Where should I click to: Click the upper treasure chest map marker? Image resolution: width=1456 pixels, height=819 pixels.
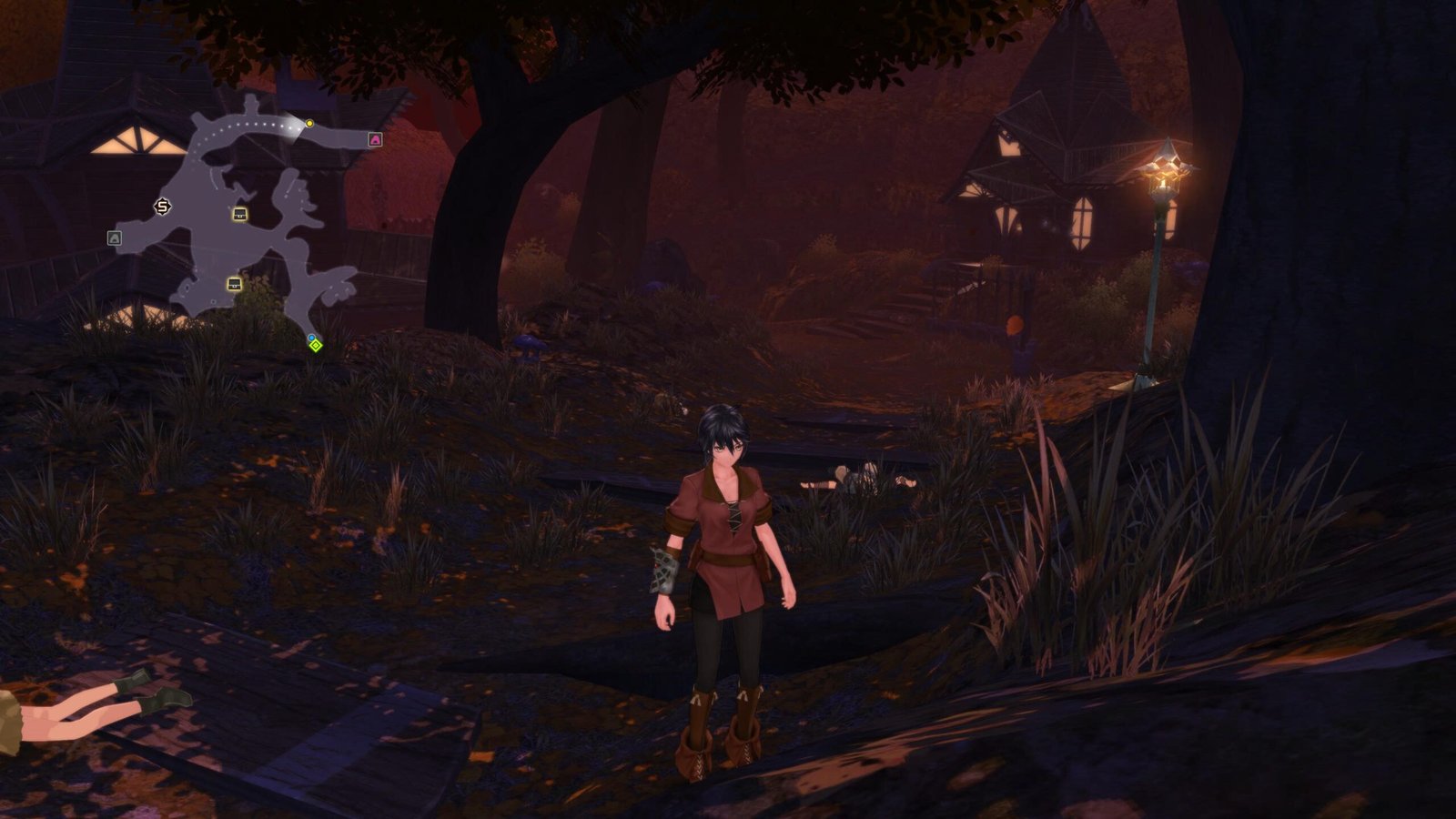coord(239,215)
